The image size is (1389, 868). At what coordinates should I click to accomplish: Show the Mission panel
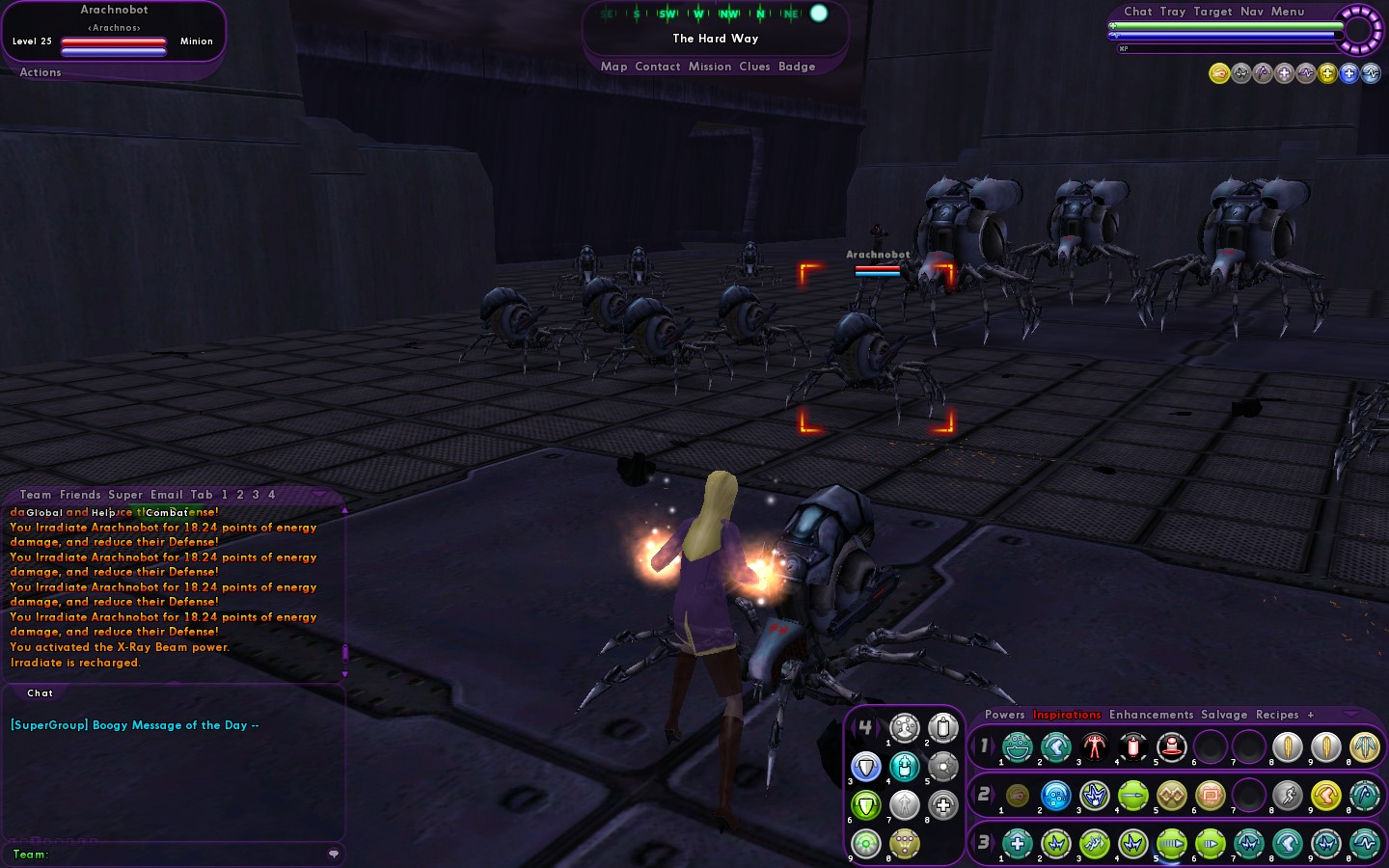coord(710,67)
